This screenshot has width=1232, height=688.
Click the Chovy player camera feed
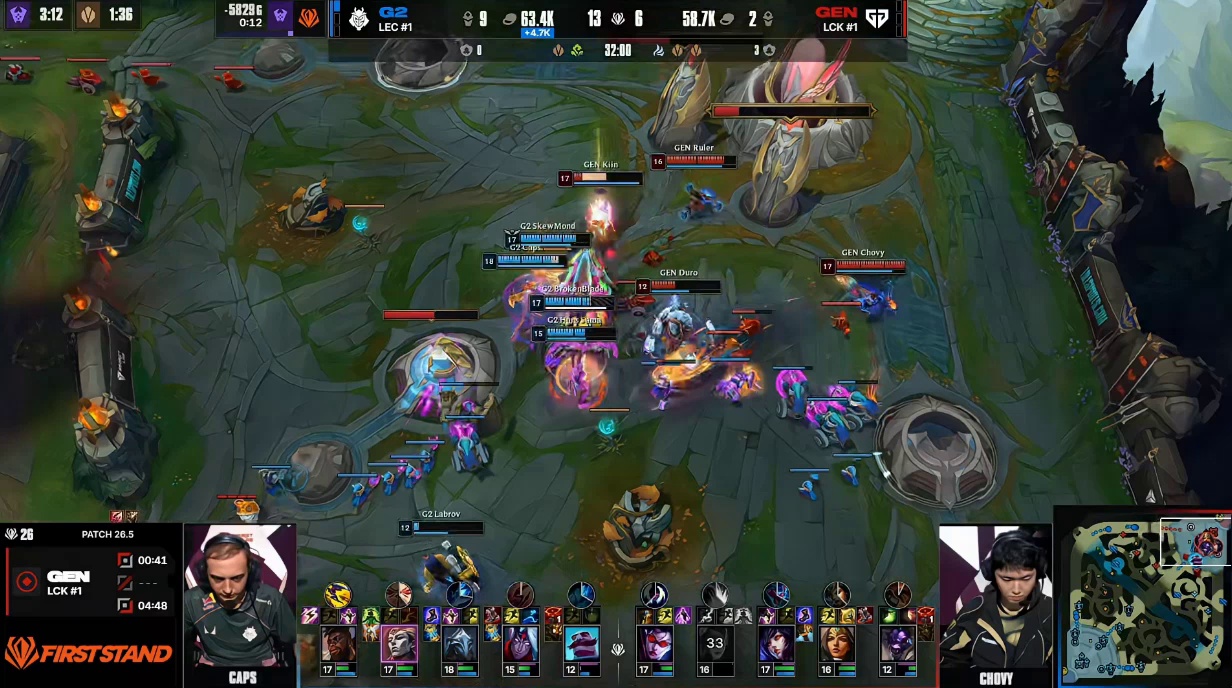pyautogui.click(x=995, y=598)
